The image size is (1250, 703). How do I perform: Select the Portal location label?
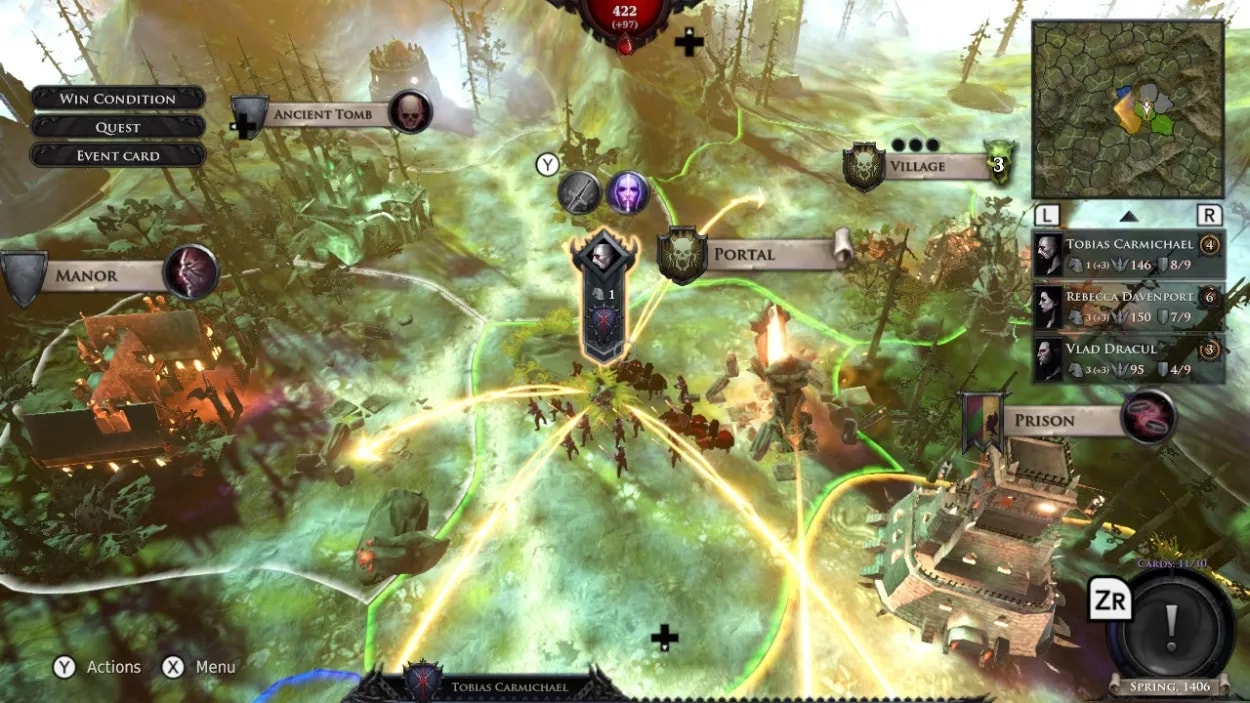click(745, 254)
